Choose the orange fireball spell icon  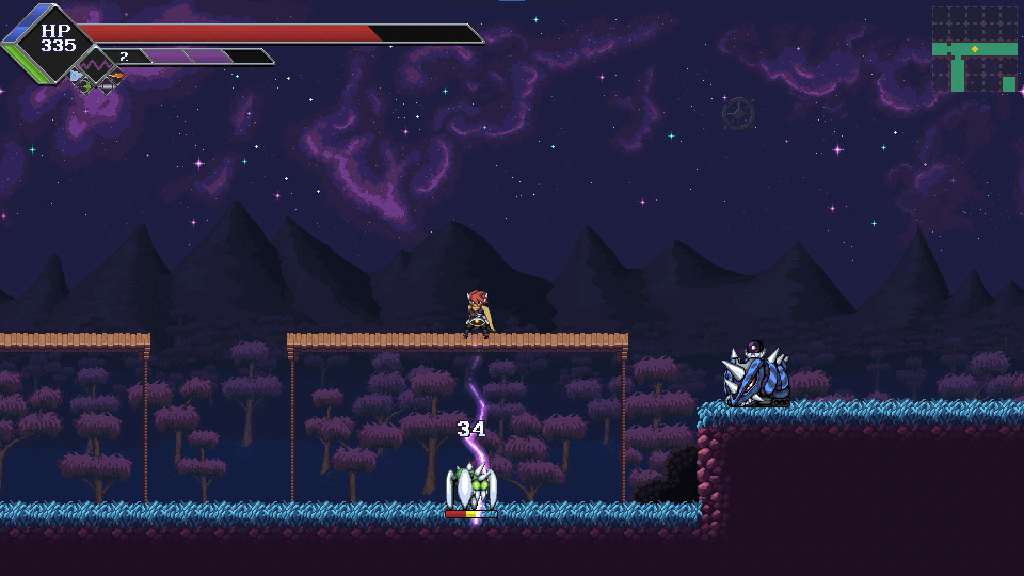pyautogui.click(x=117, y=76)
